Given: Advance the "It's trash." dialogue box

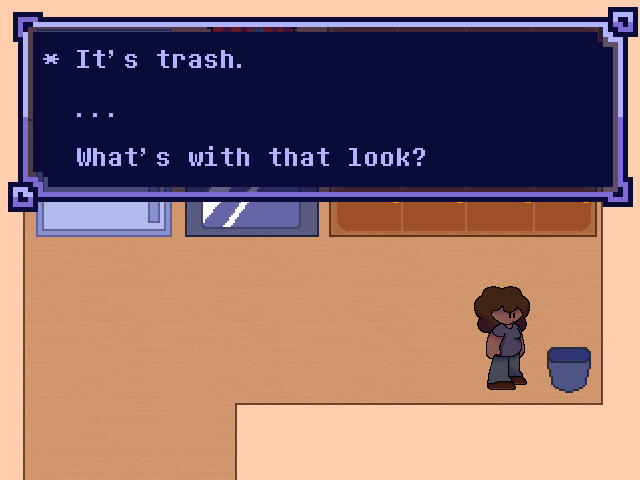Looking at the screenshot, I should (322, 110).
